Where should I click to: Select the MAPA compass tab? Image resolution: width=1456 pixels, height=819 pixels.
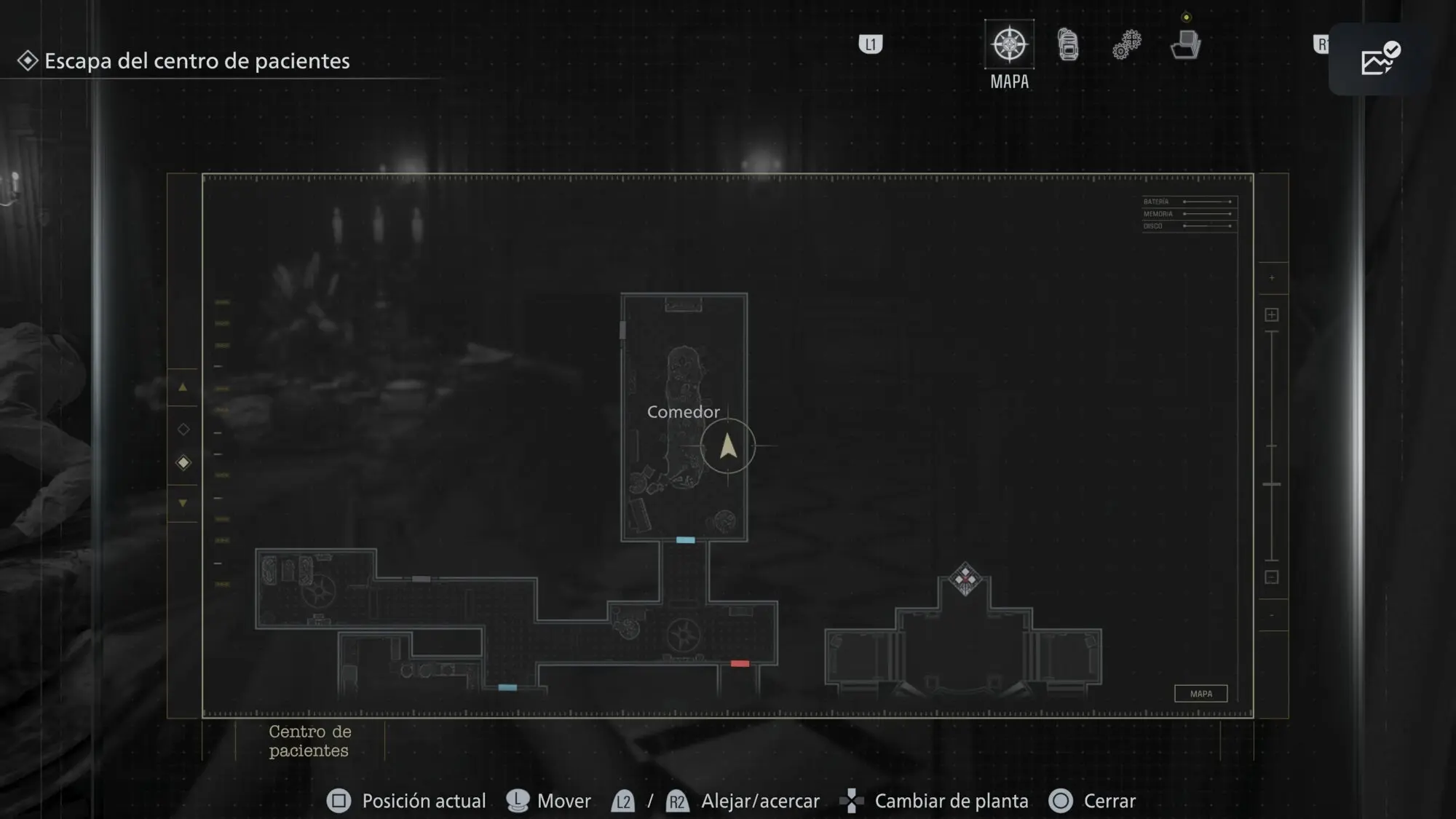click(1009, 45)
